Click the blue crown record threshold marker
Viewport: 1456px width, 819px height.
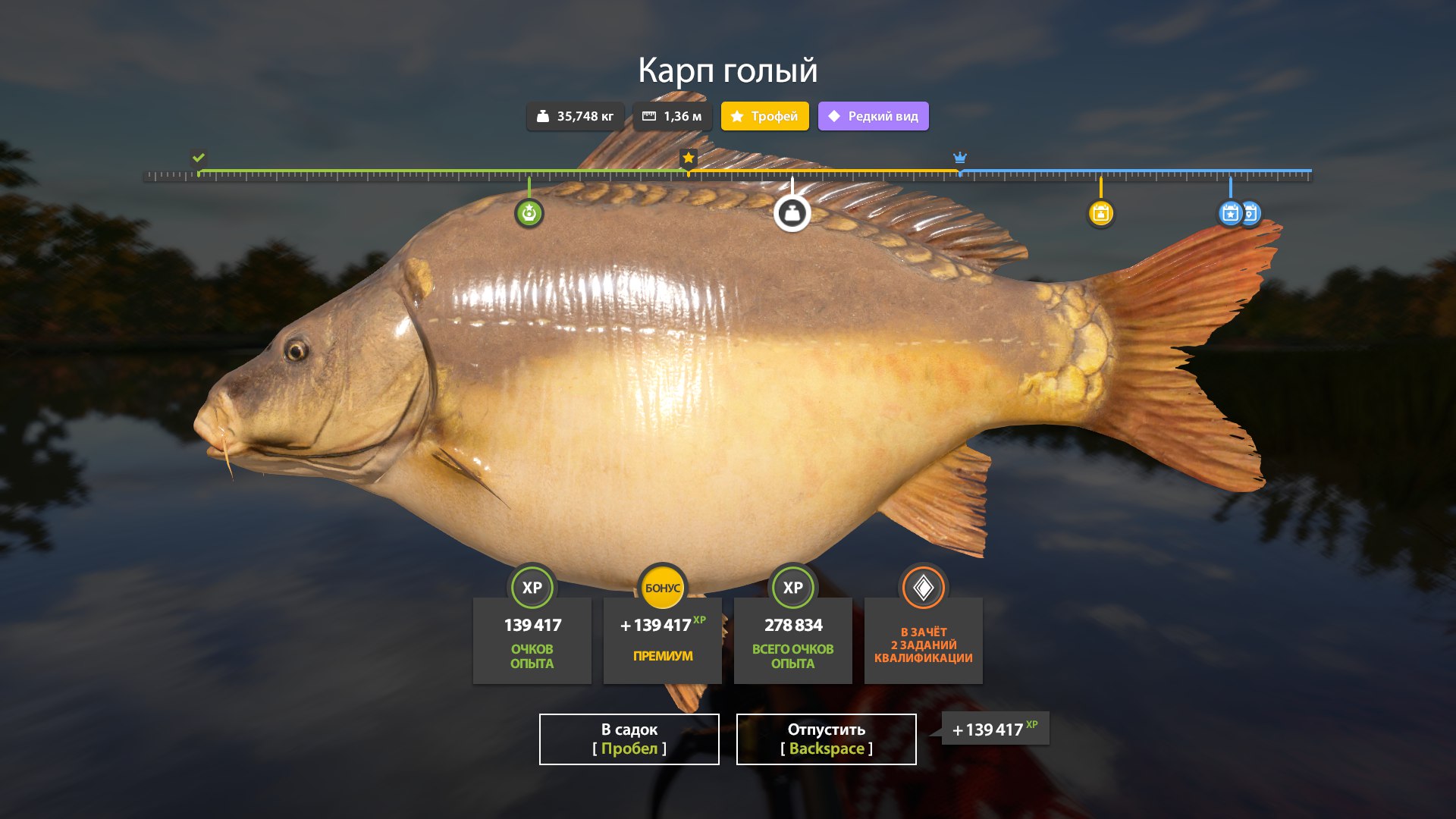pyautogui.click(x=960, y=158)
